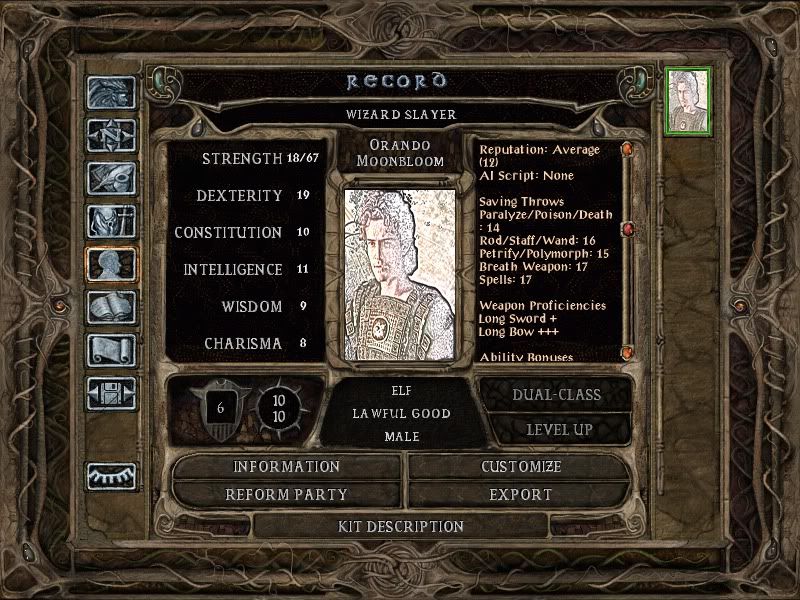This screenshot has height=600, width=800.
Task: Open the priest scroll icon
Action: pyautogui.click(x=111, y=349)
